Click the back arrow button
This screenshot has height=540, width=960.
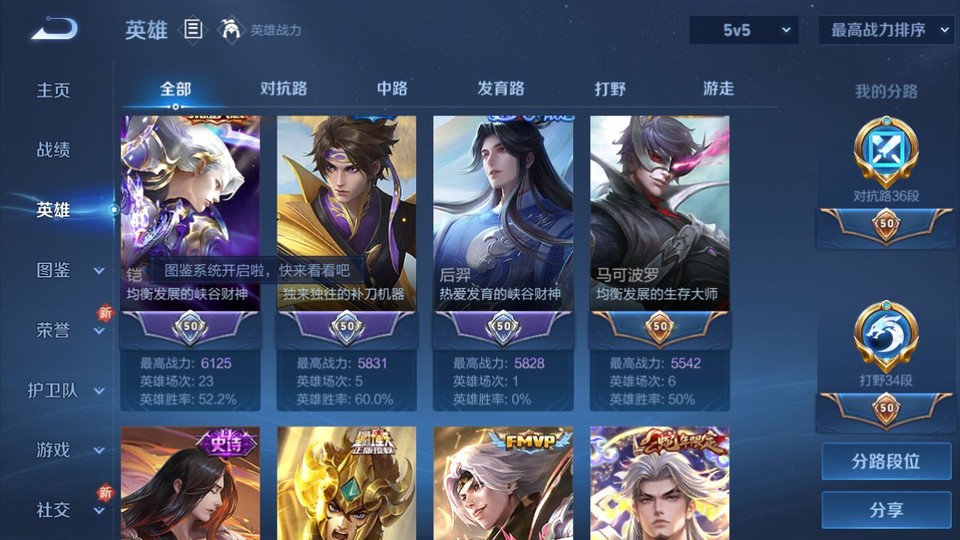53,29
